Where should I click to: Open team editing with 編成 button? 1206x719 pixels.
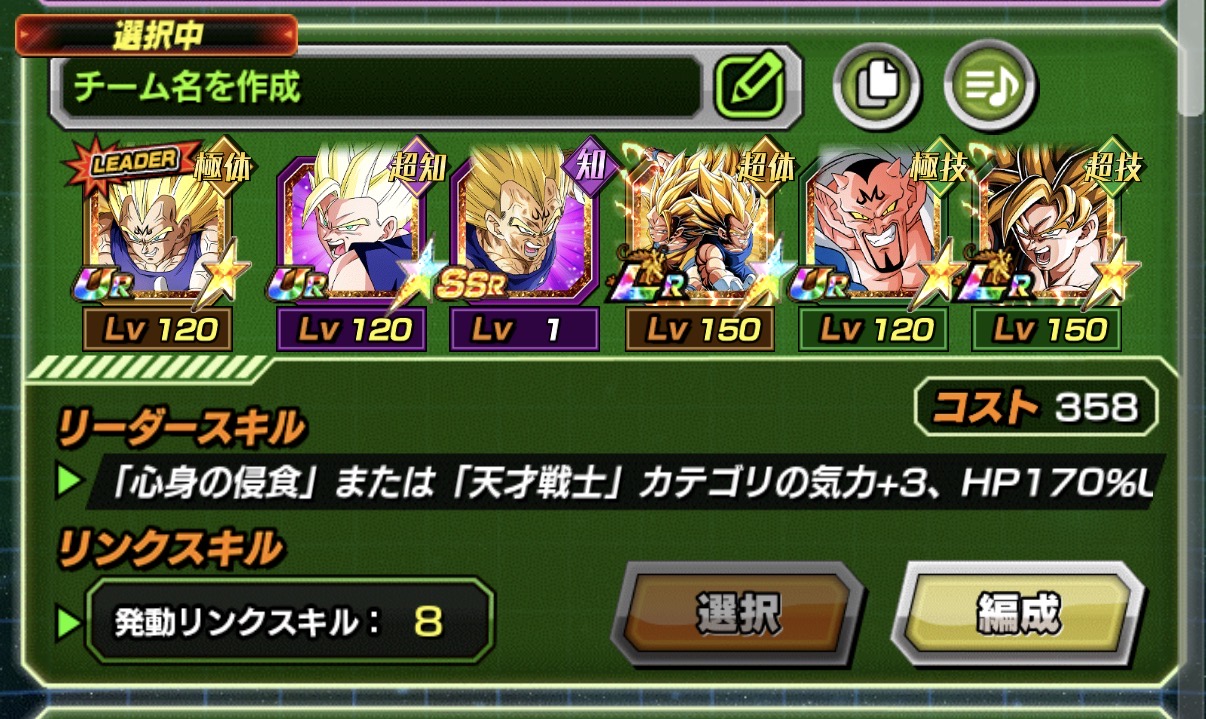tap(1016, 613)
